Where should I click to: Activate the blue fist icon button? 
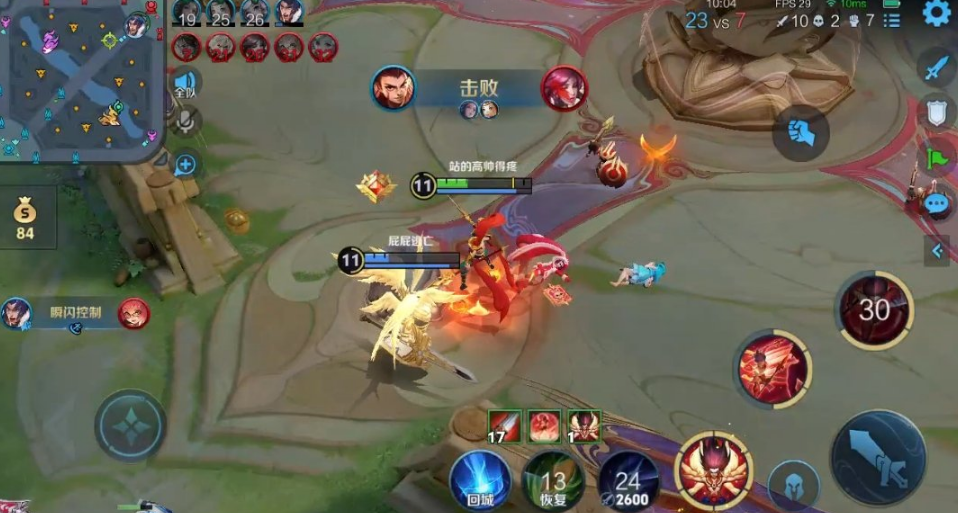click(x=800, y=131)
